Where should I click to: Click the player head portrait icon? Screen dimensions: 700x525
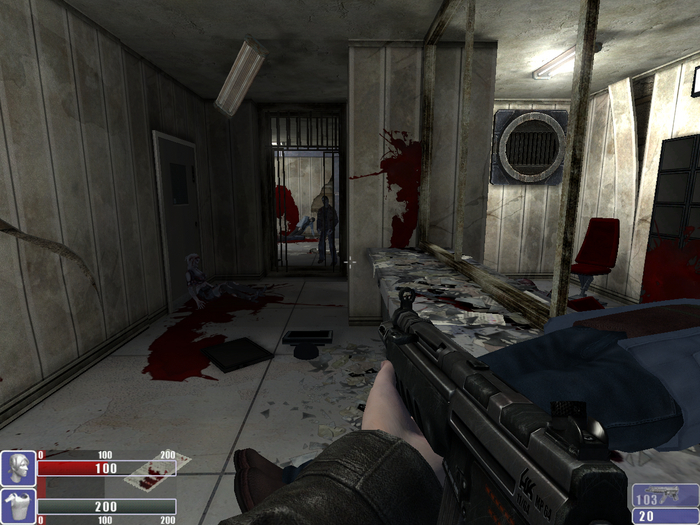(18, 468)
